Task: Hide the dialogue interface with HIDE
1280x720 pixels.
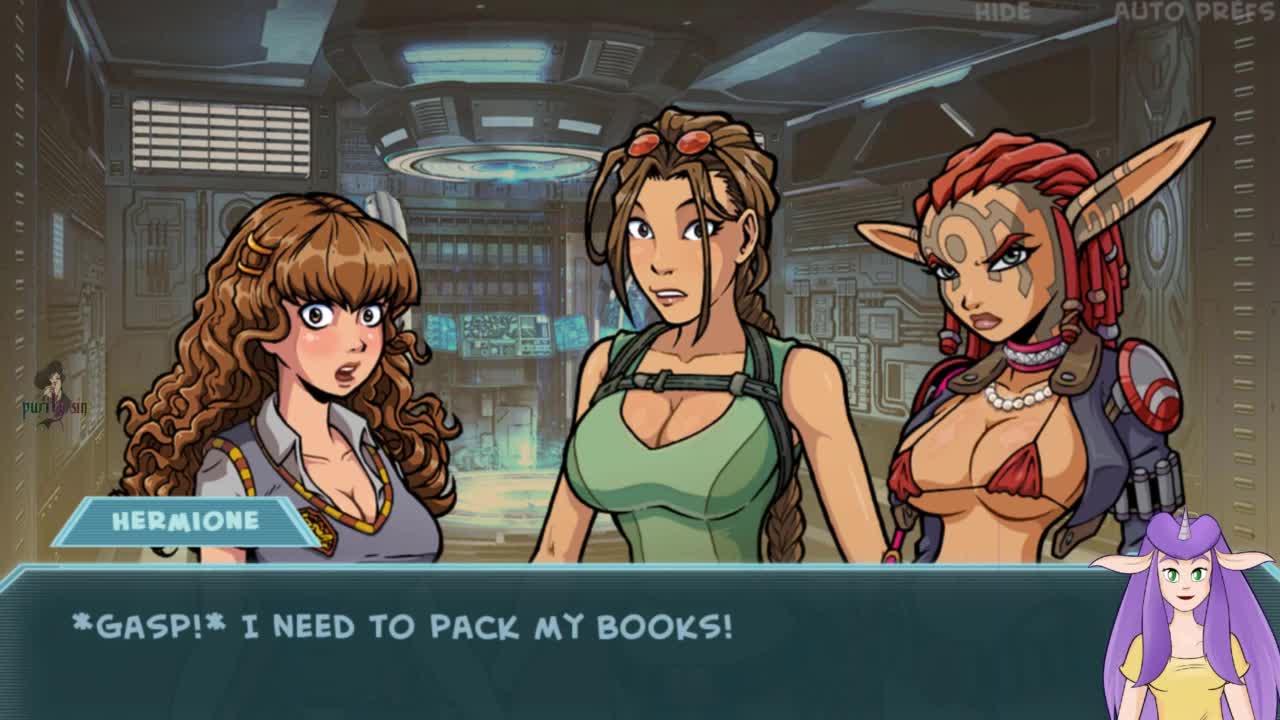Action: click(x=1003, y=12)
